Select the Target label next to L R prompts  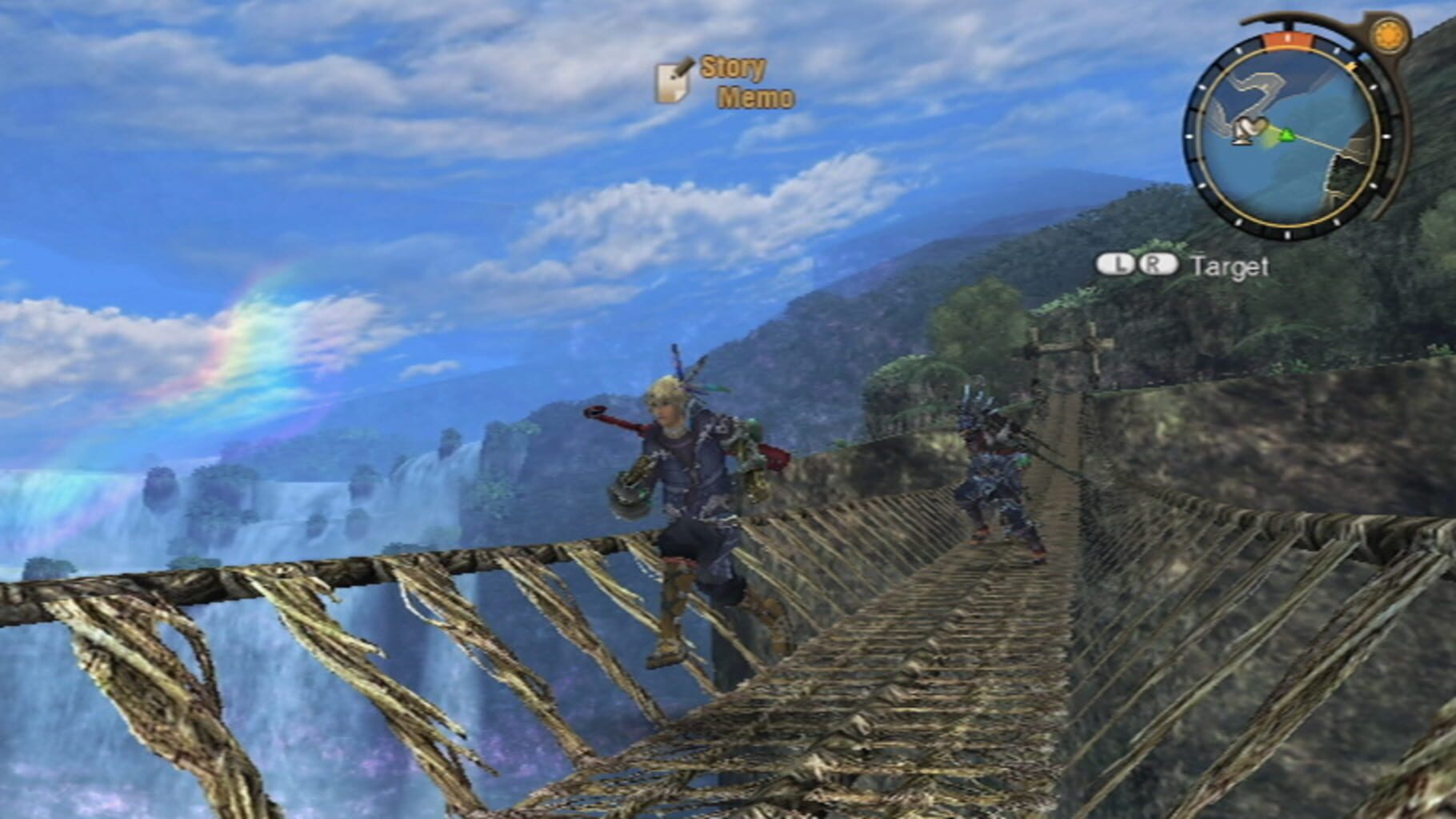coord(1232,266)
